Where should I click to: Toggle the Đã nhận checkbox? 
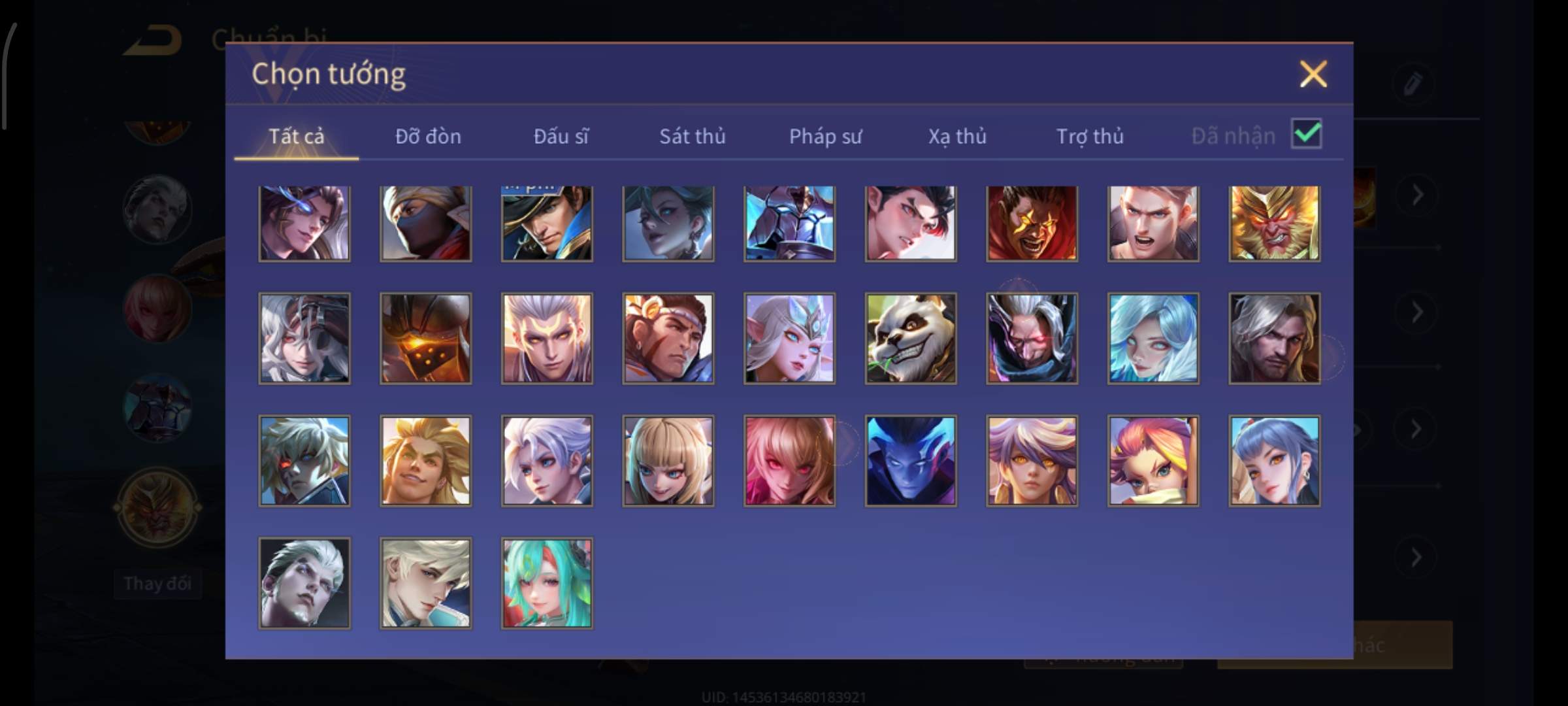pos(1306,134)
